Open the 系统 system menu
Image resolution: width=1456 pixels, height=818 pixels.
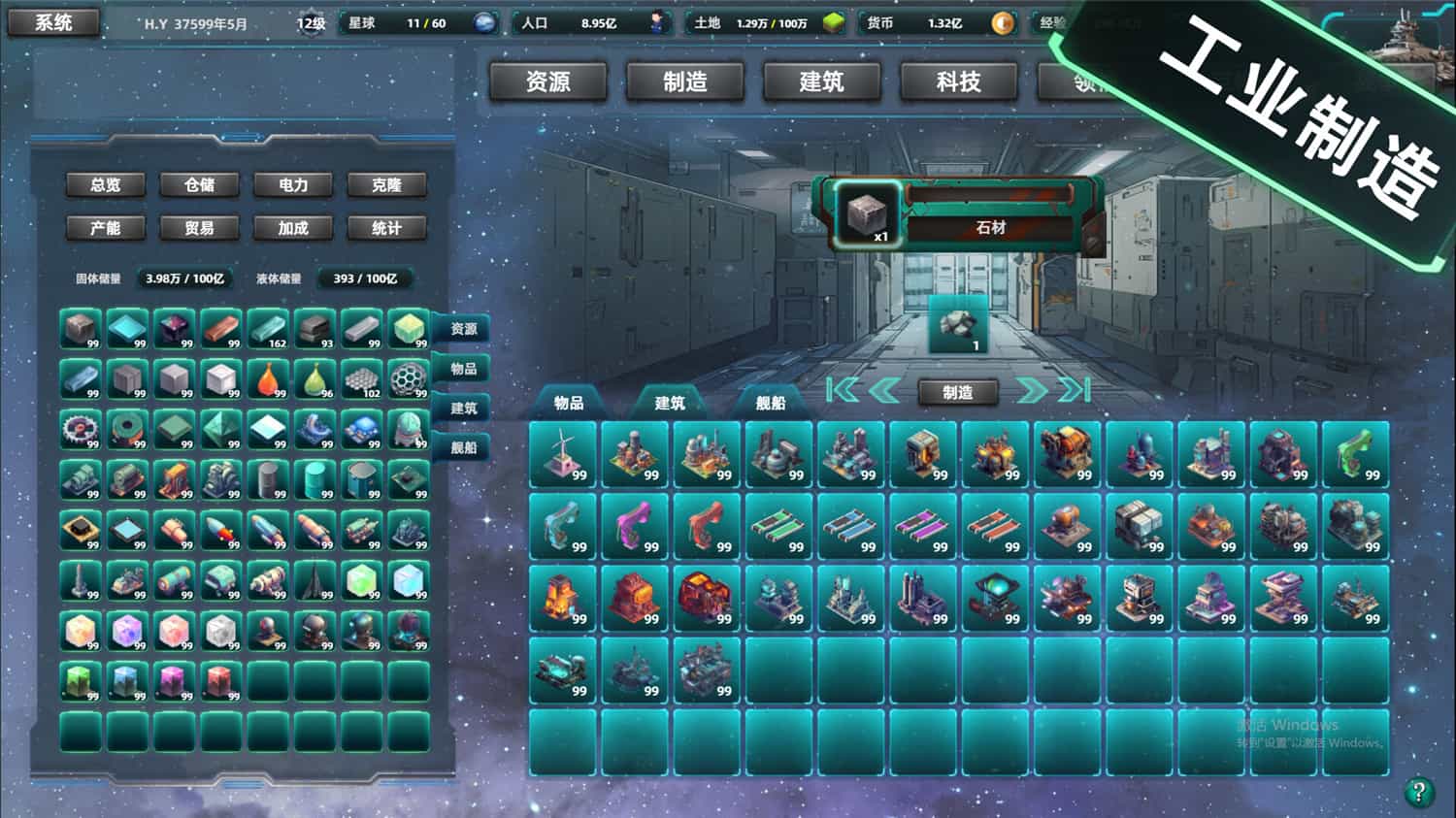53,22
